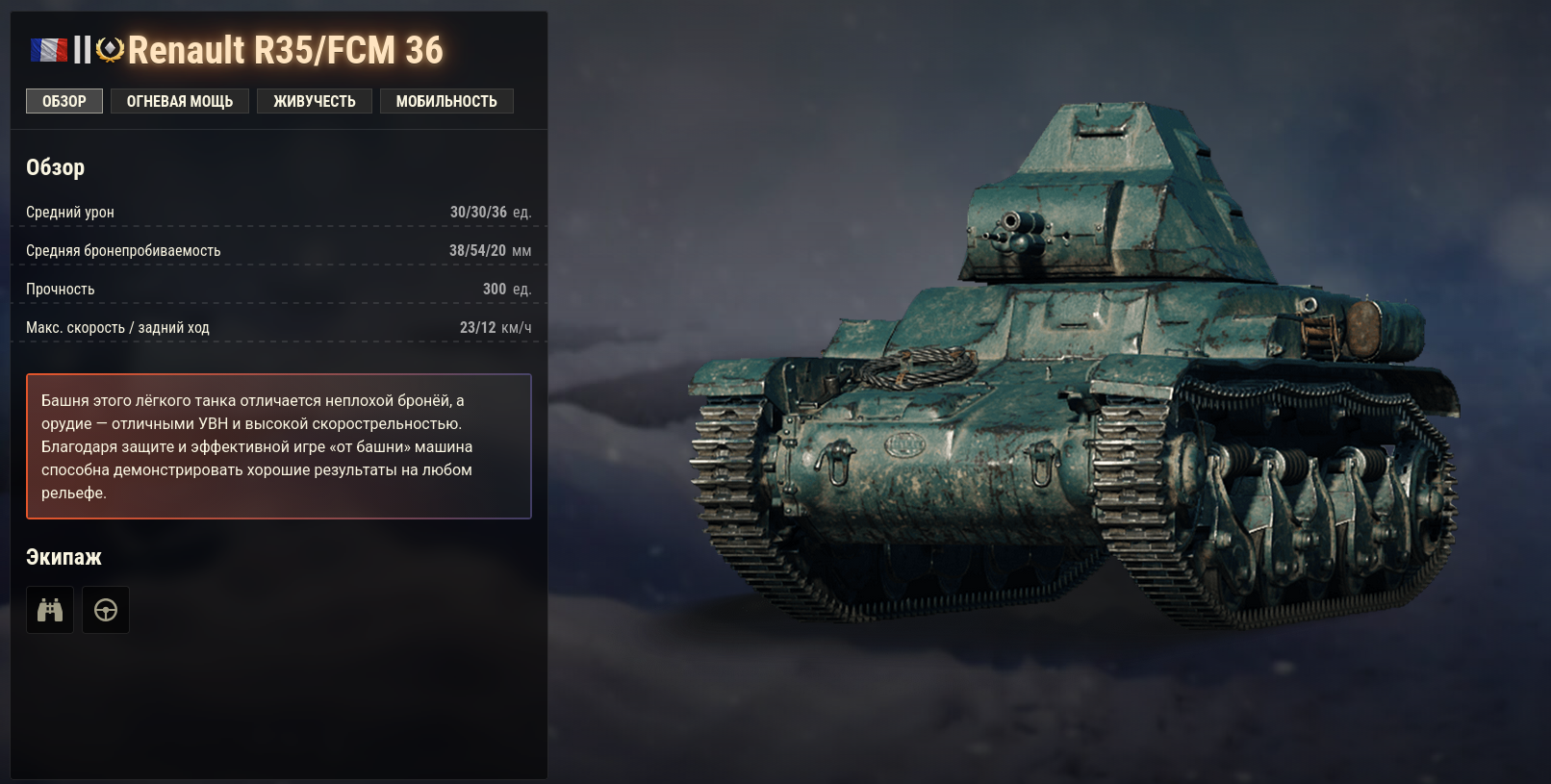Open the МОБИЛЬНОСТЬ tab
The height and width of the screenshot is (784, 1551).
coord(446,100)
